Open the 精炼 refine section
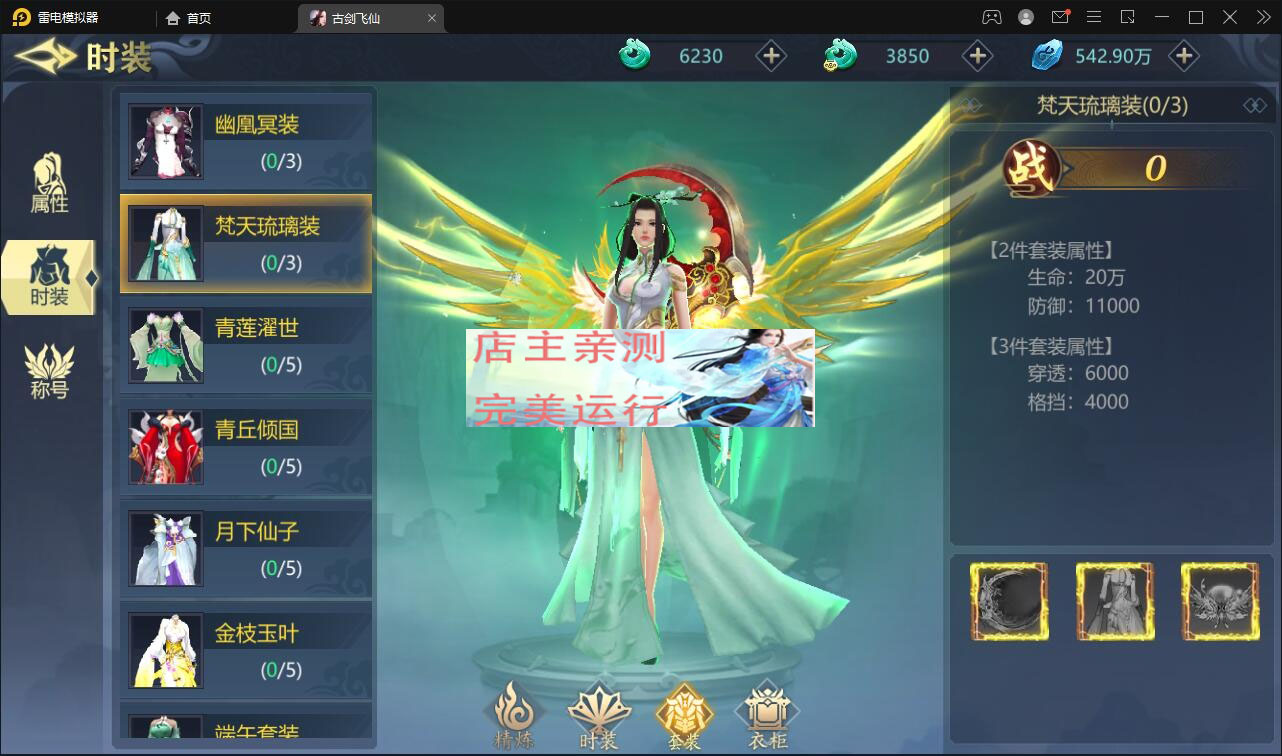 (x=514, y=716)
